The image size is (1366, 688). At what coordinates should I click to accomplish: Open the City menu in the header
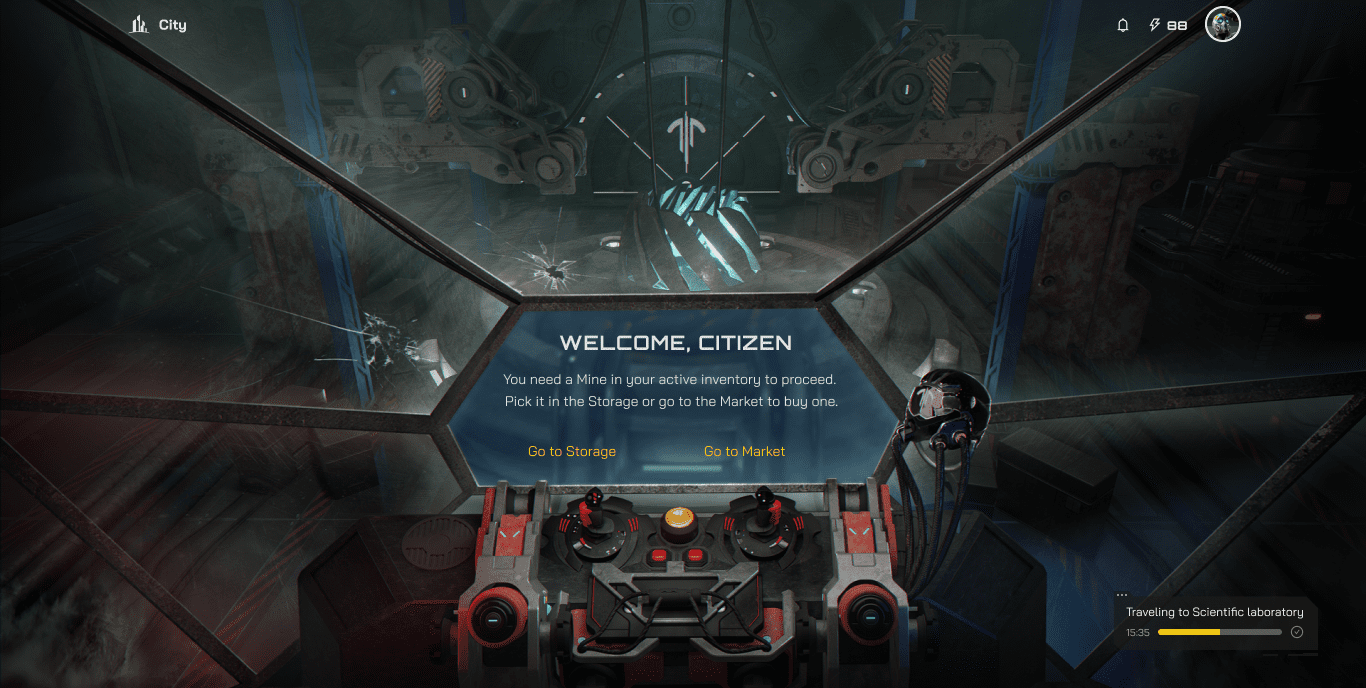159,25
